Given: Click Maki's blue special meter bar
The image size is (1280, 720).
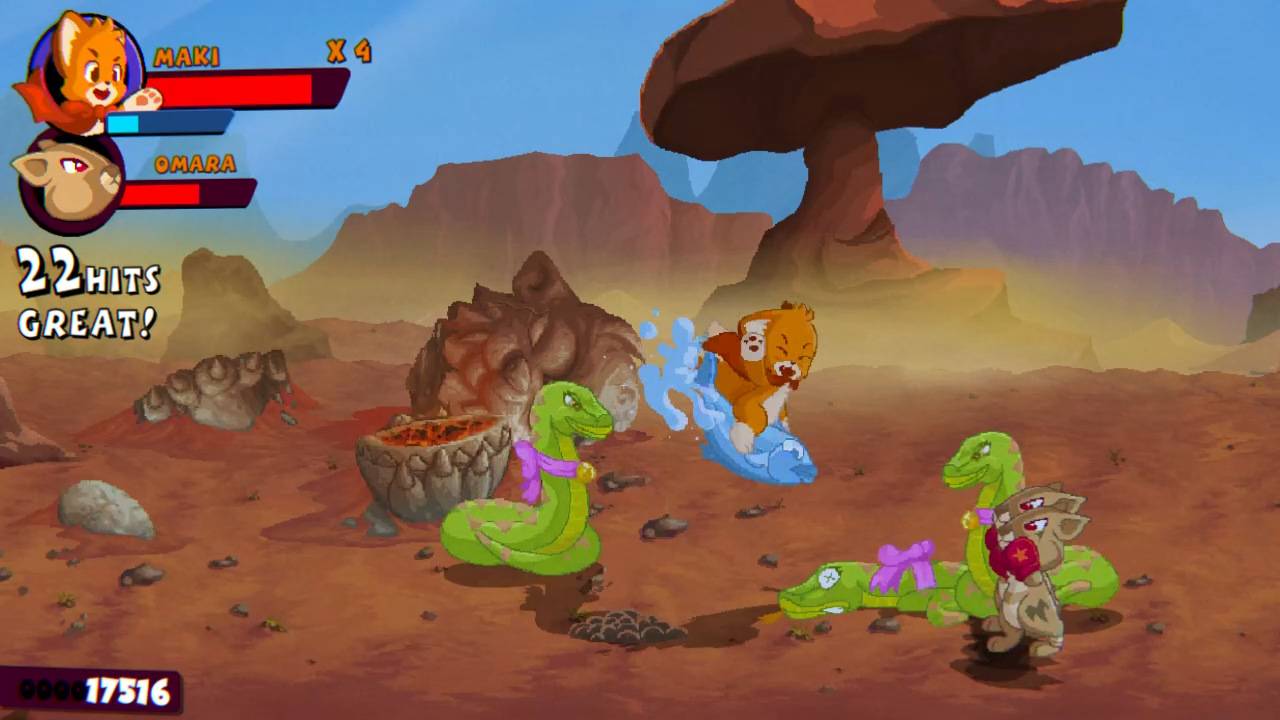Looking at the screenshot, I should [x=170, y=121].
